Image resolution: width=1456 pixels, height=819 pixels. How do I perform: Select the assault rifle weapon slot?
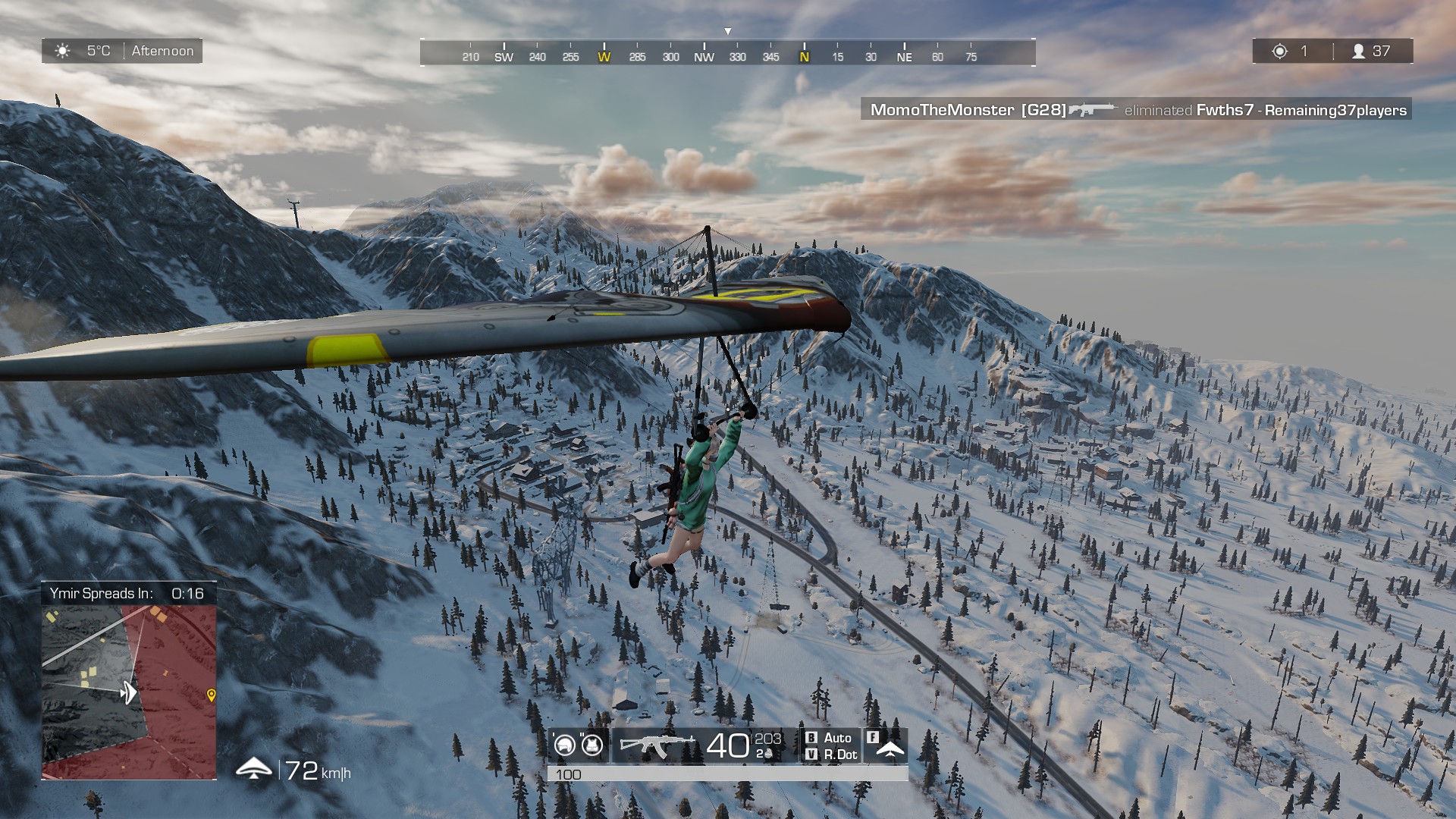tap(657, 745)
